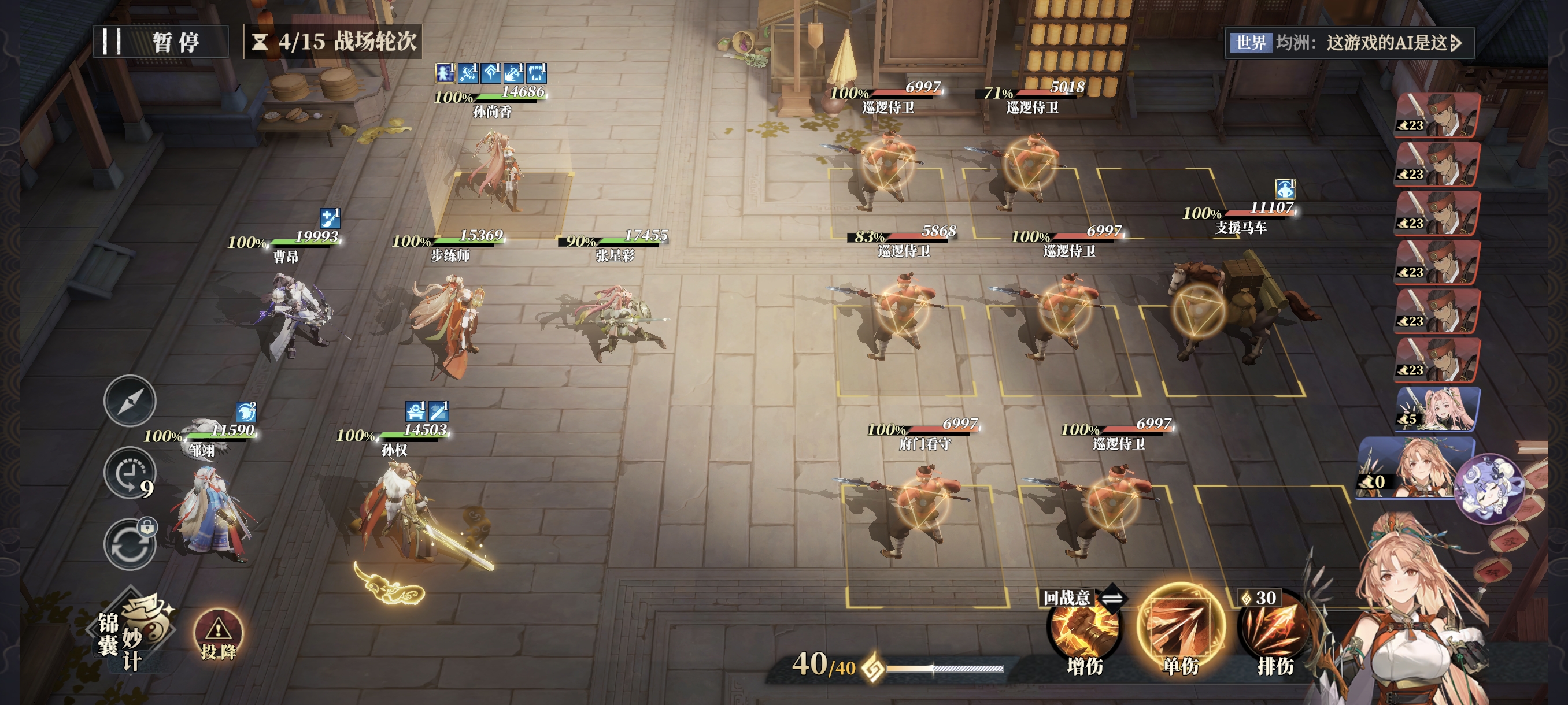
Task: Click the blue-haired chibi avatar bubble
Action: pyautogui.click(x=1488, y=488)
